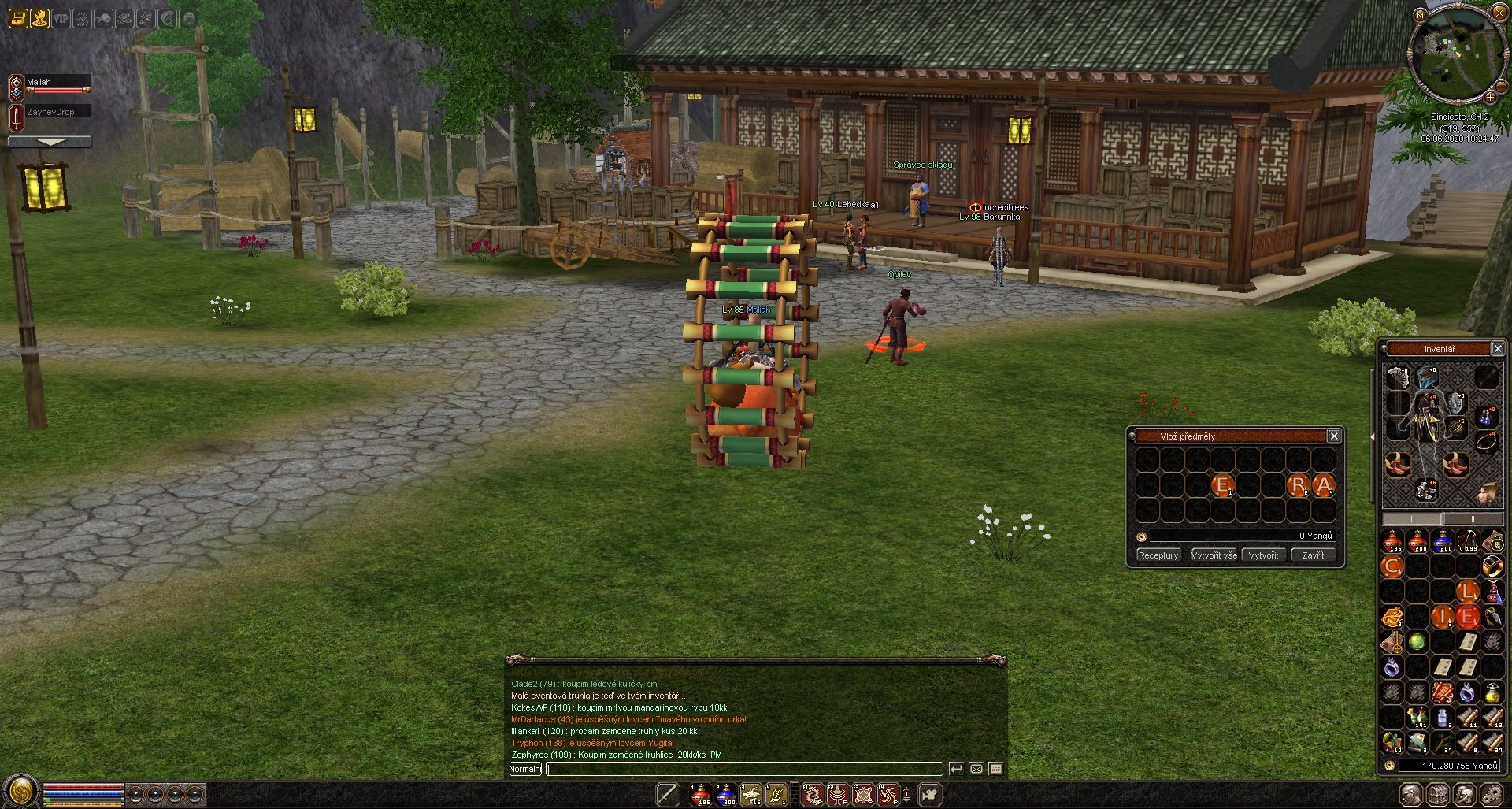Screen dimensions: 1512x809
Task: Open the minimap
Action: point(1452,52)
